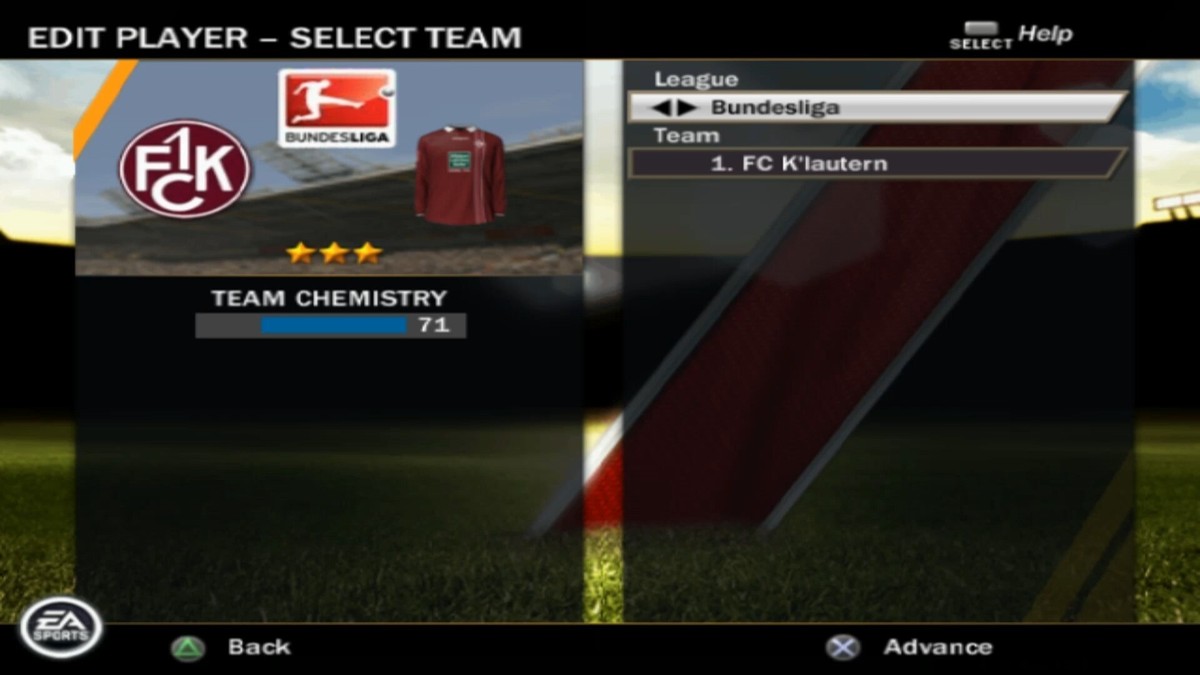This screenshot has height=675, width=1200.
Task: Click the Back option
Action: (257, 647)
